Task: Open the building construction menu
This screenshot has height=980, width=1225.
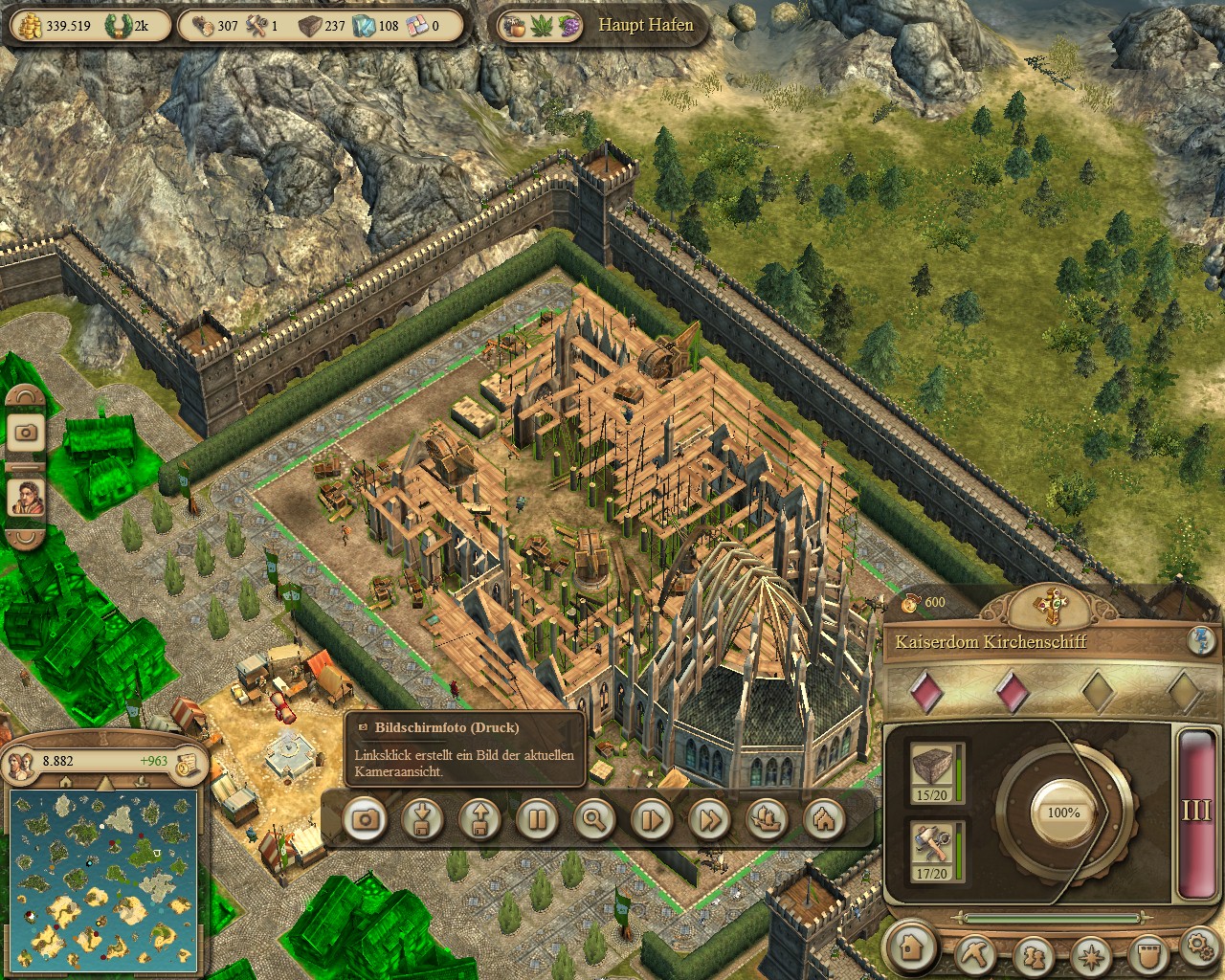Action: (912, 947)
